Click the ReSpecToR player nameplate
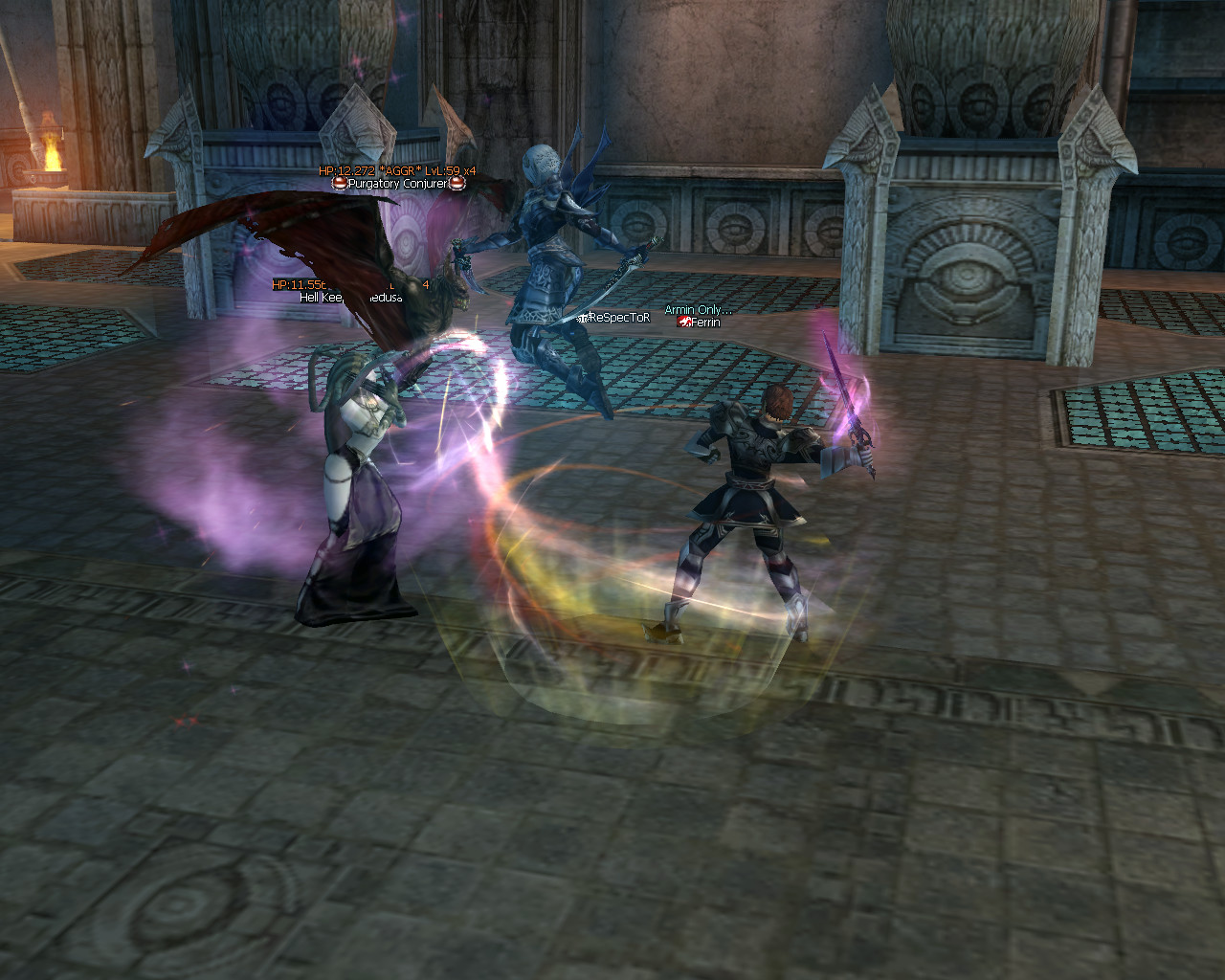Screen dimensions: 1225x980 [x=617, y=317]
